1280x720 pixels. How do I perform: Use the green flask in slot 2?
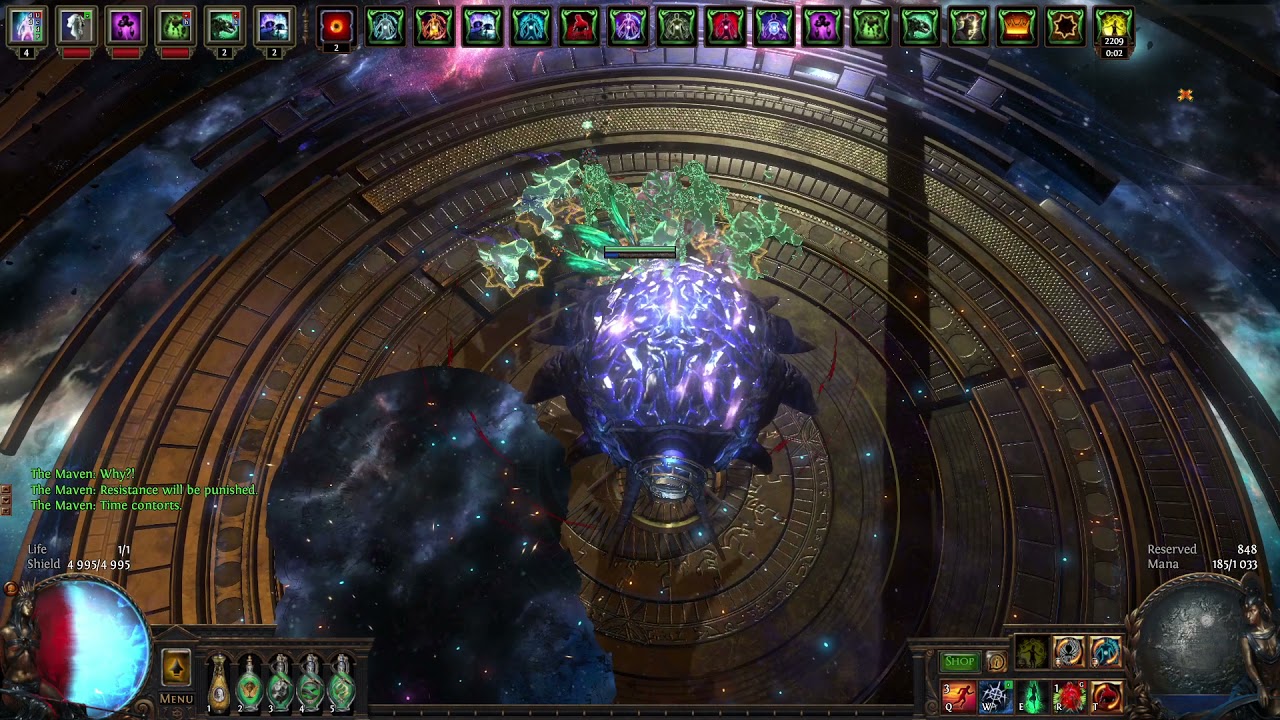click(249, 682)
